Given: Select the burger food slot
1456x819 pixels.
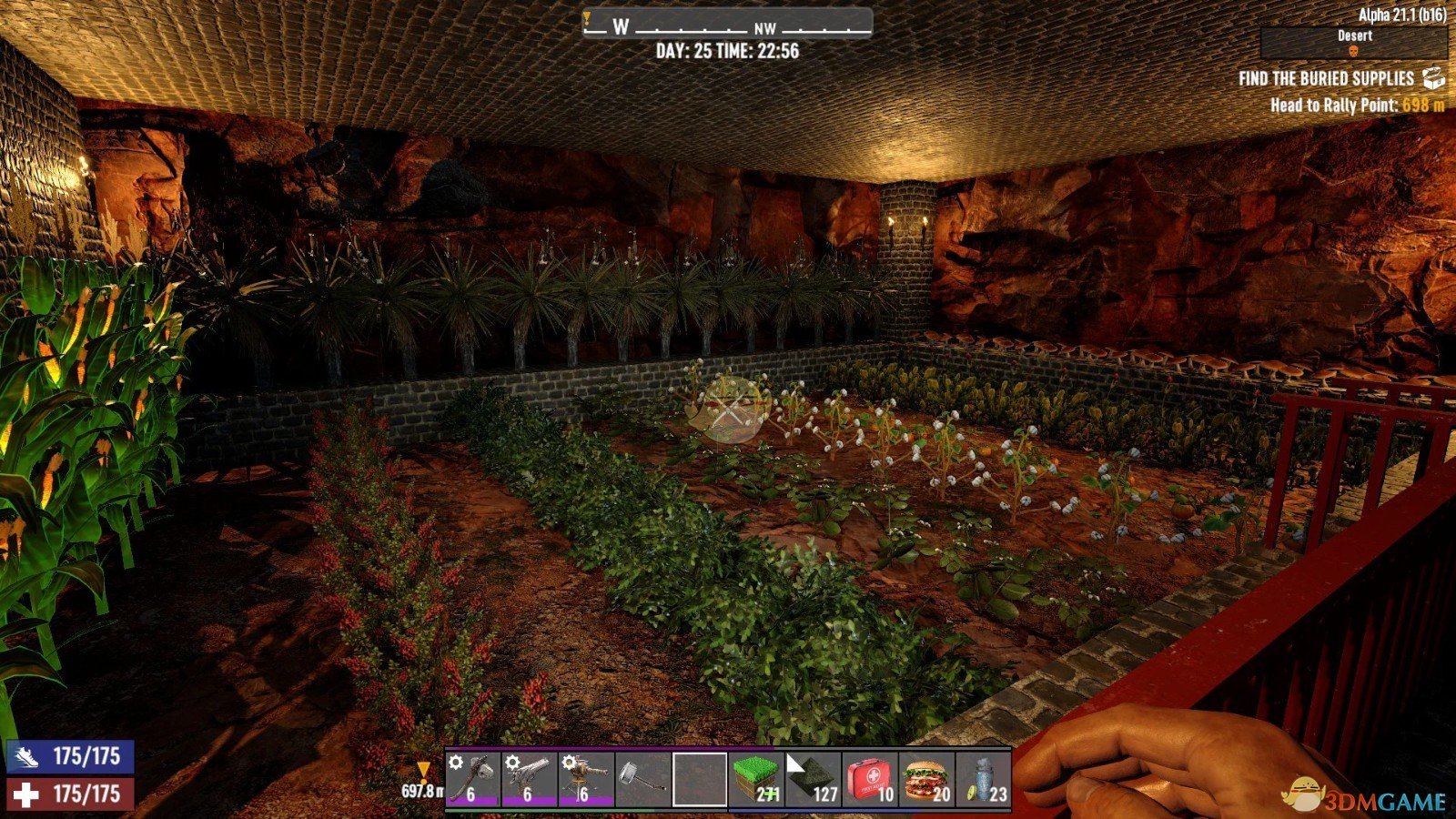Looking at the screenshot, I should [x=926, y=778].
